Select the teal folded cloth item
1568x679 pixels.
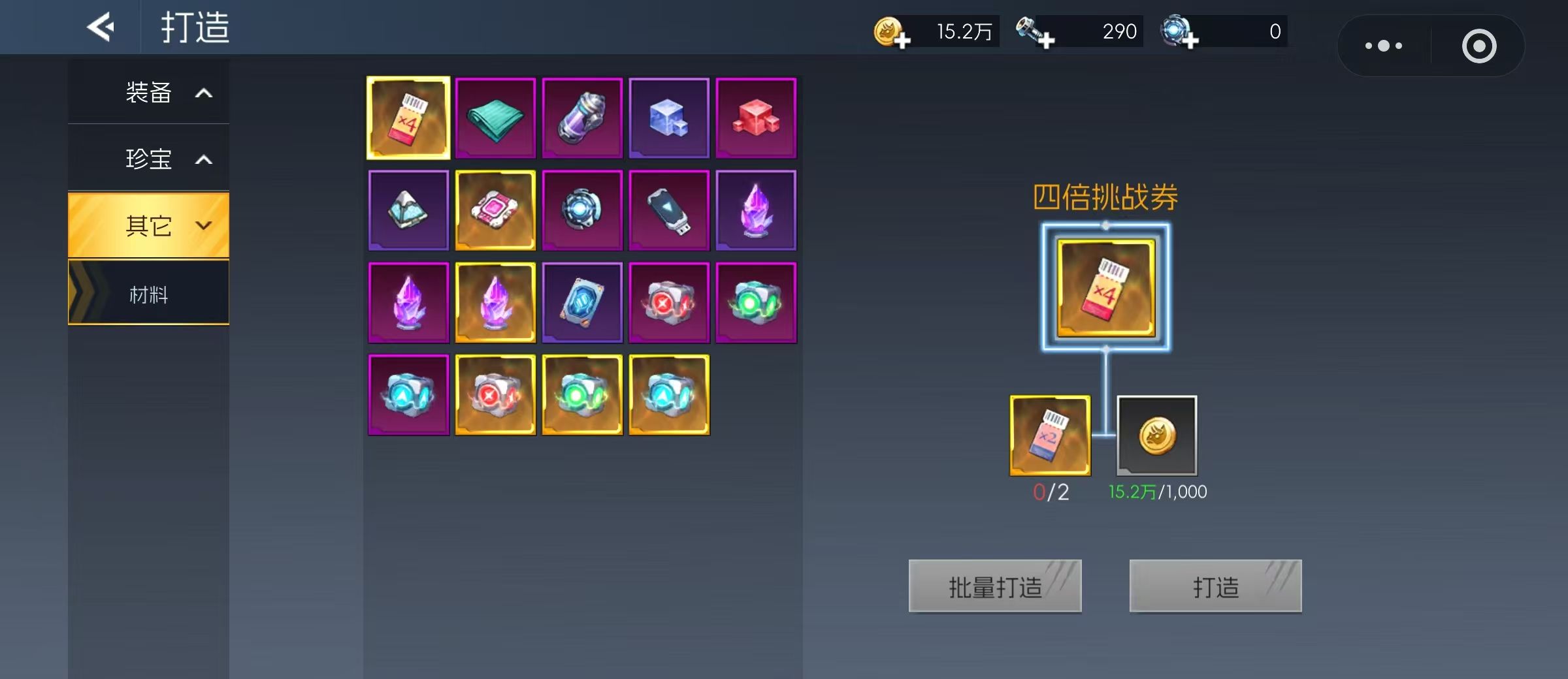point(495,118)
